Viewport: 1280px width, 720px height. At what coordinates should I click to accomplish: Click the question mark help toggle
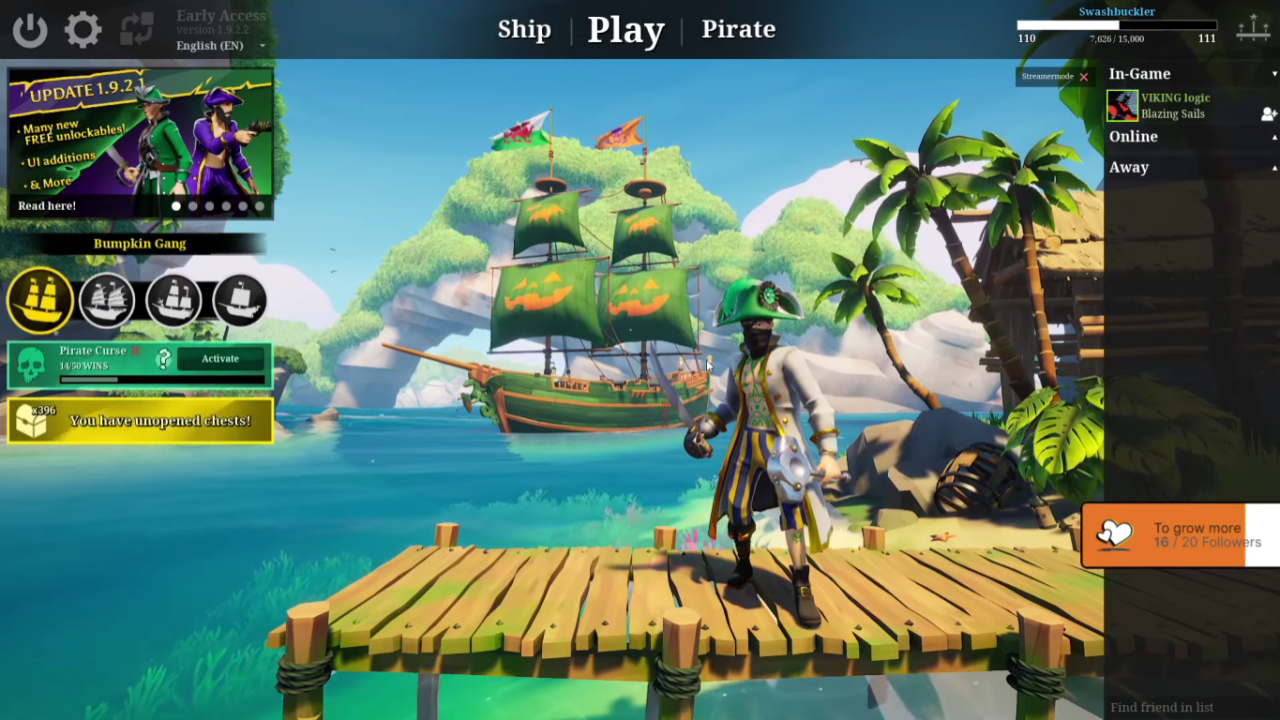pyautogui.click(x=163, y=357)
